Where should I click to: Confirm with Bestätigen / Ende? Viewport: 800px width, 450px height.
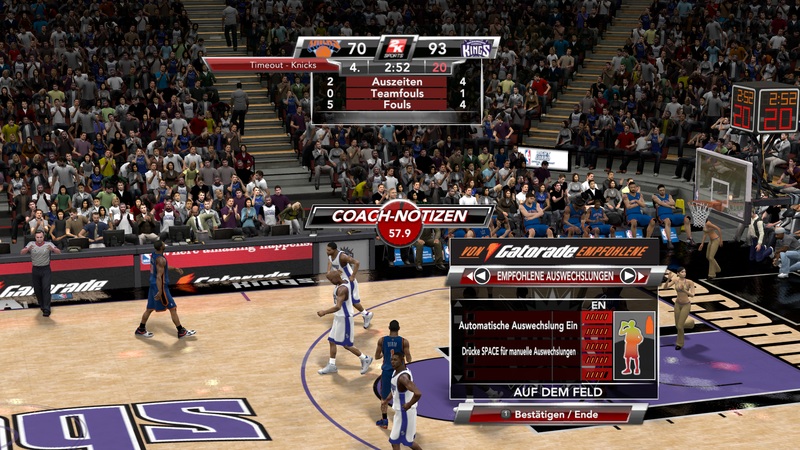pyautogui.click(x=556, y=413)
